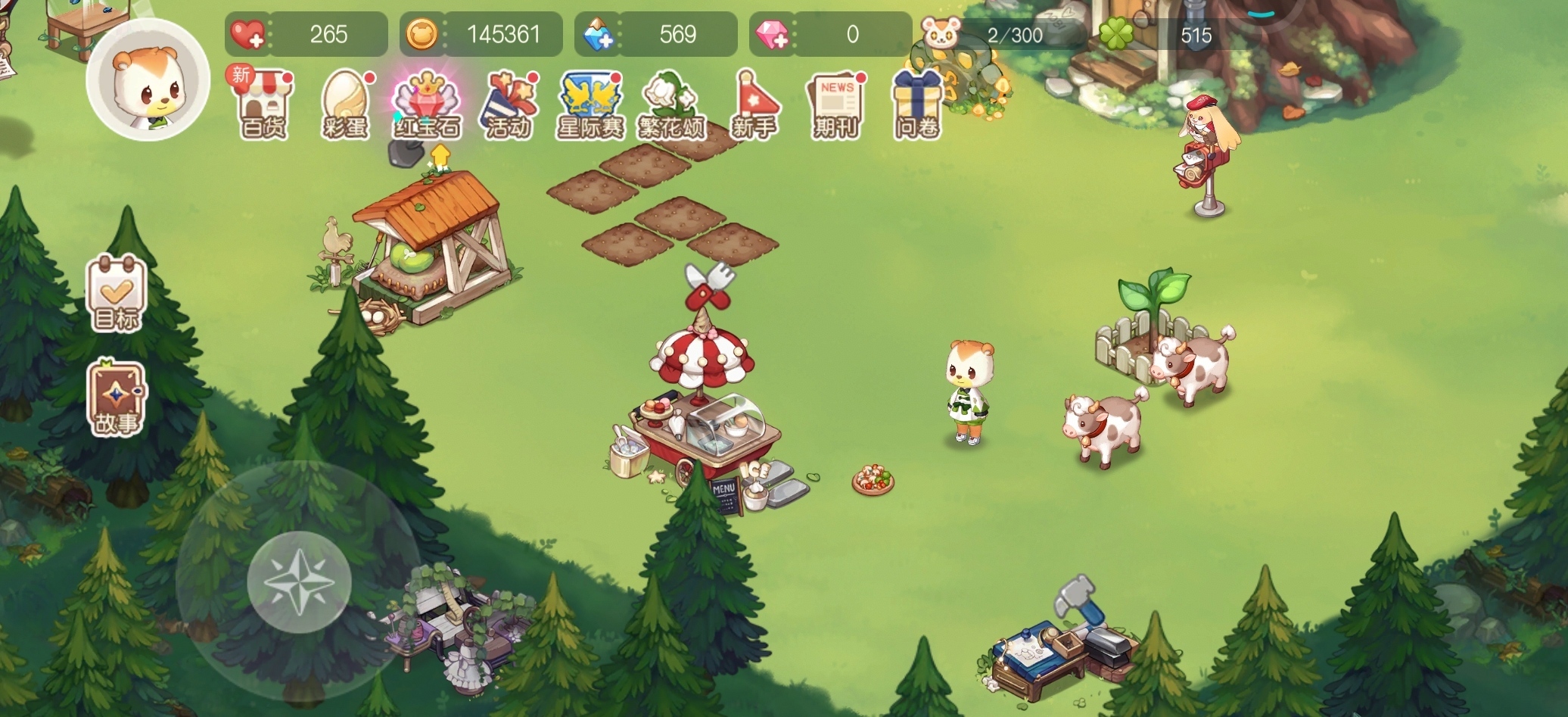Open the 问卷 survey gift box

[916, 106]
